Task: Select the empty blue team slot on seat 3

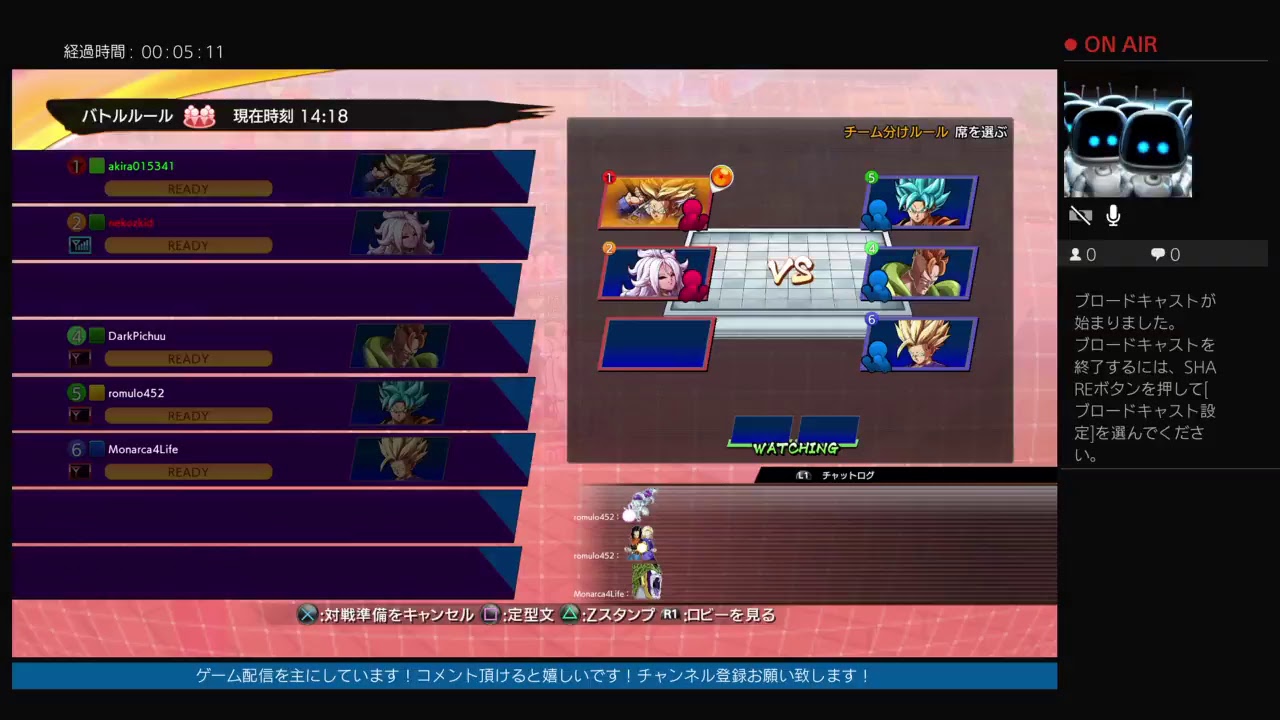Action: coord(655,344)
